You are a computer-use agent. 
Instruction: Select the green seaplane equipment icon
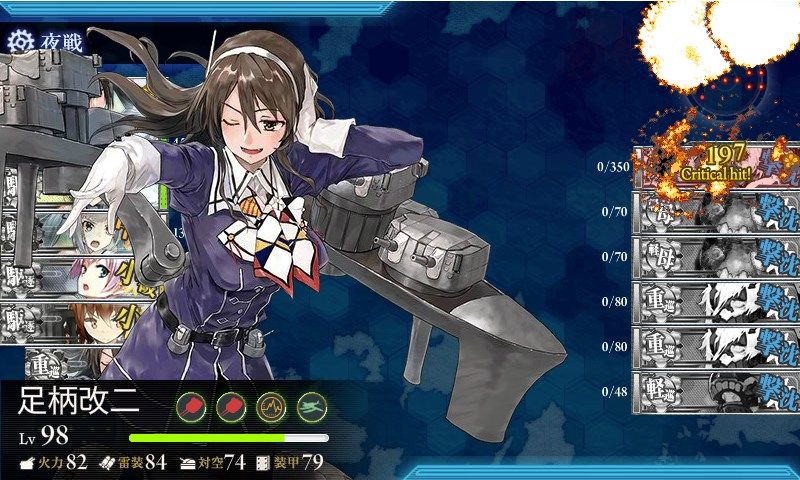coord(312,406)
